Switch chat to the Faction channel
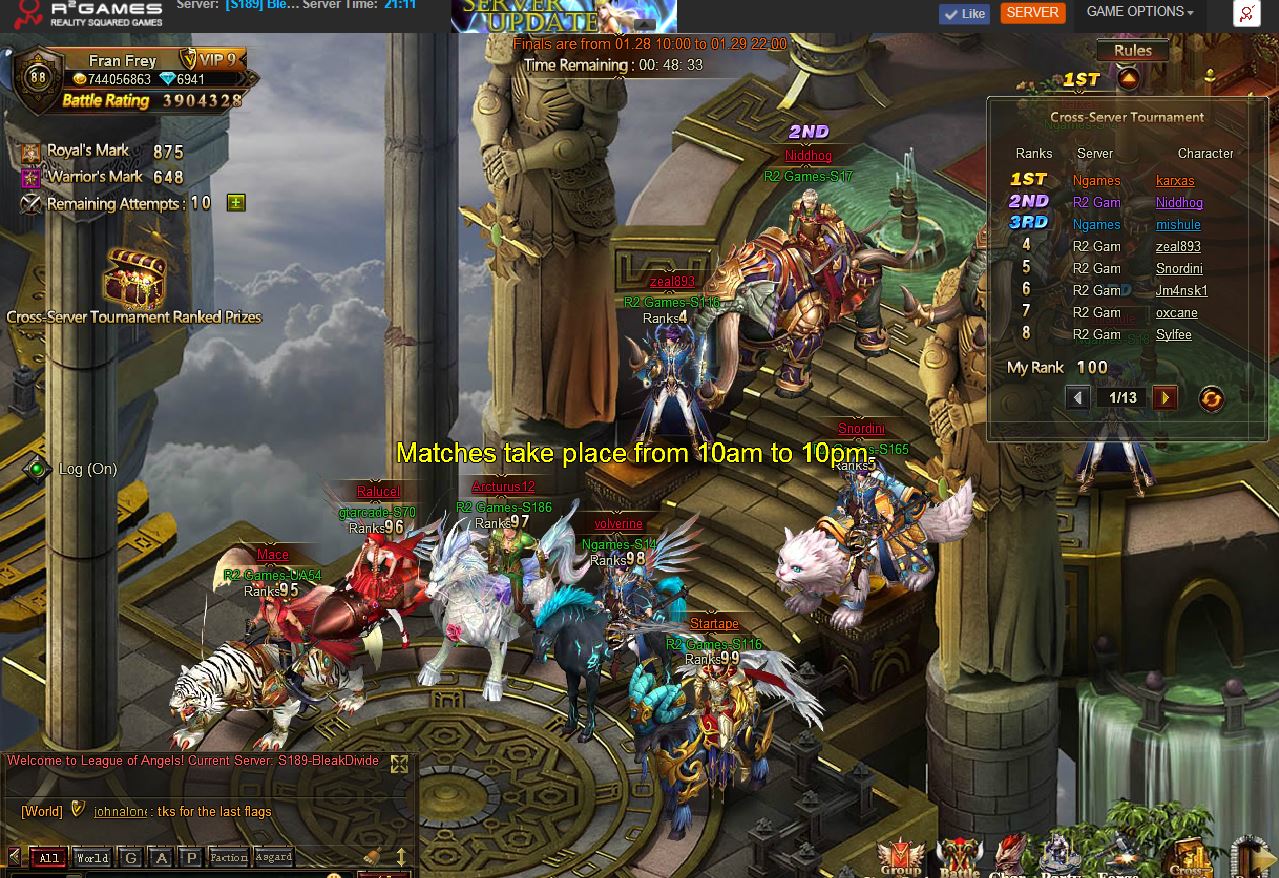1279x878 pixels. point(228,858)
